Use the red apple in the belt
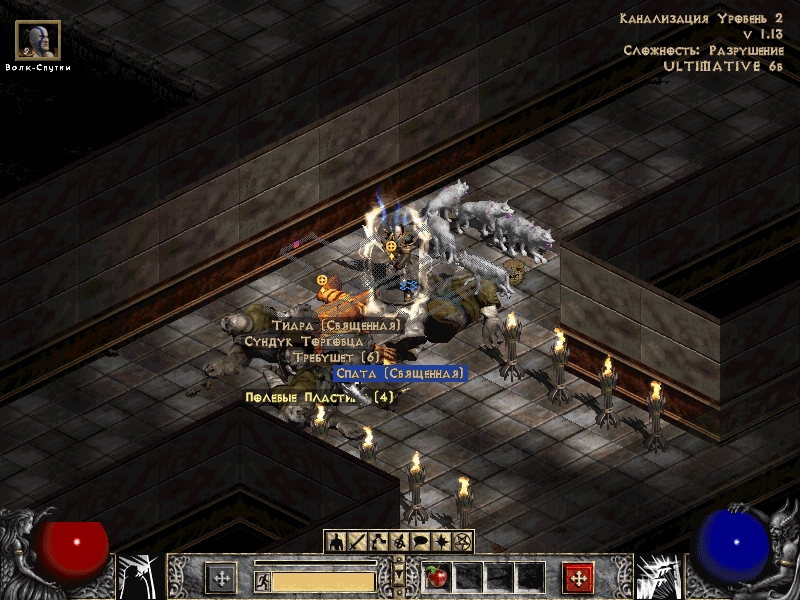 point(436,577)
